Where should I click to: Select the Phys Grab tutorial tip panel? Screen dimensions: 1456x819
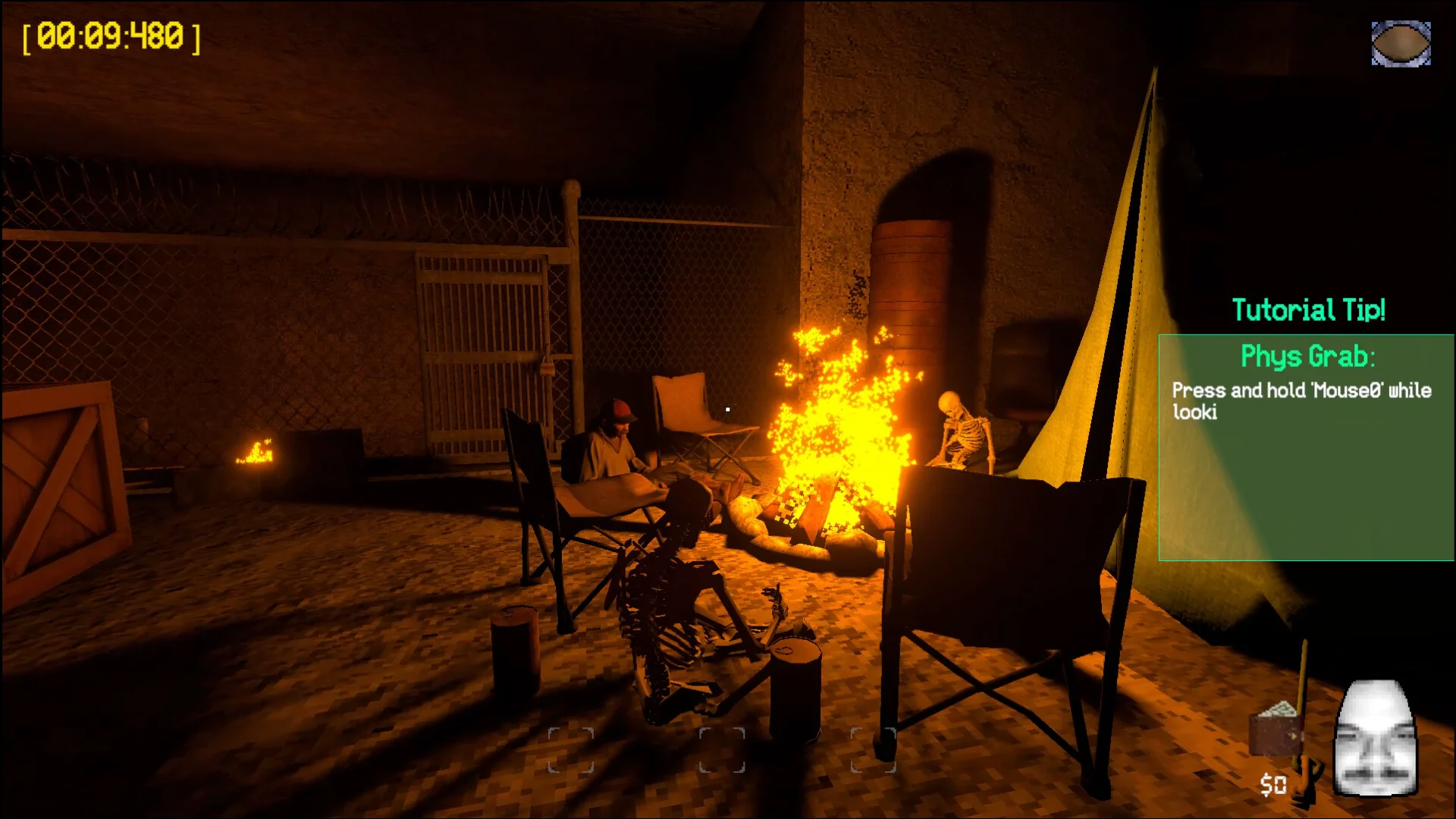(1306, 447)
